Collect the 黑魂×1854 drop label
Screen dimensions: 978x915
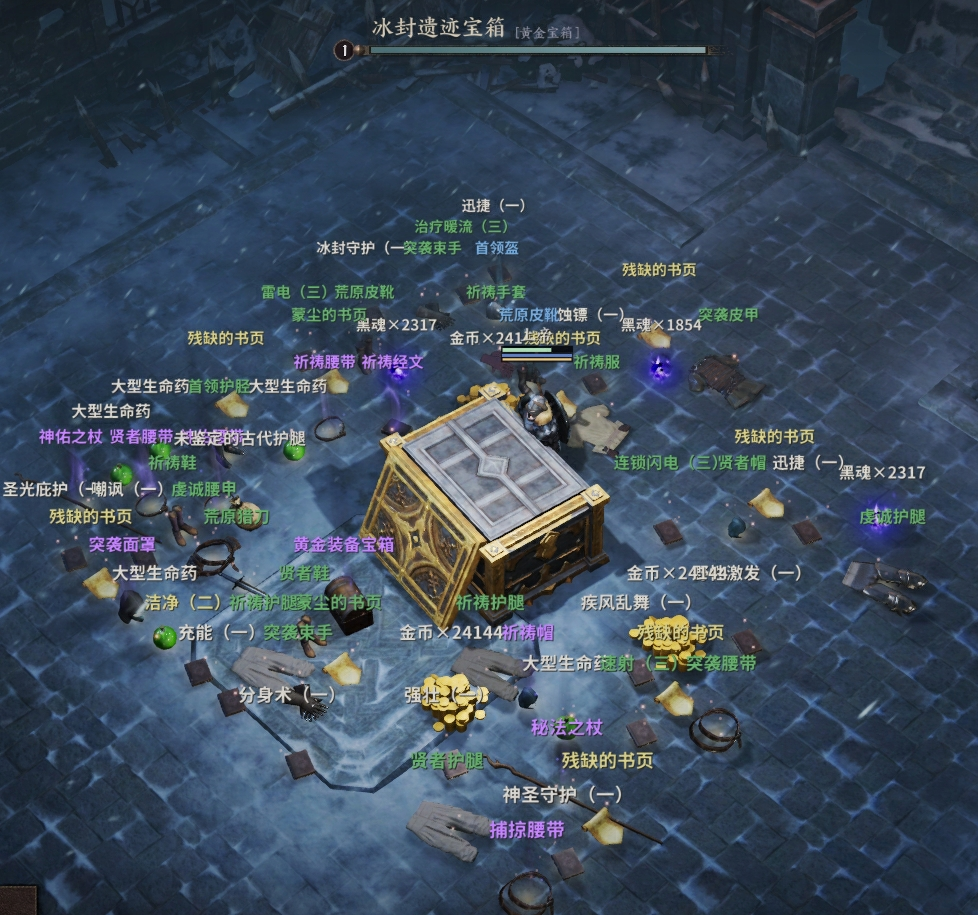[x=661, y=325]
